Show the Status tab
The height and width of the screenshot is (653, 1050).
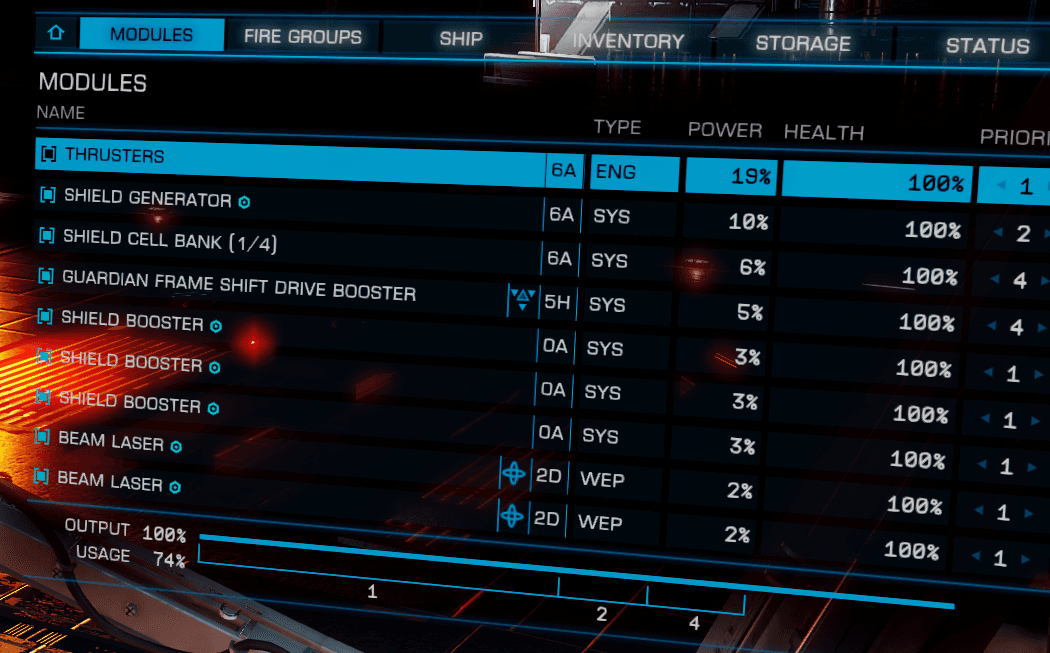(x=987, y=45)
